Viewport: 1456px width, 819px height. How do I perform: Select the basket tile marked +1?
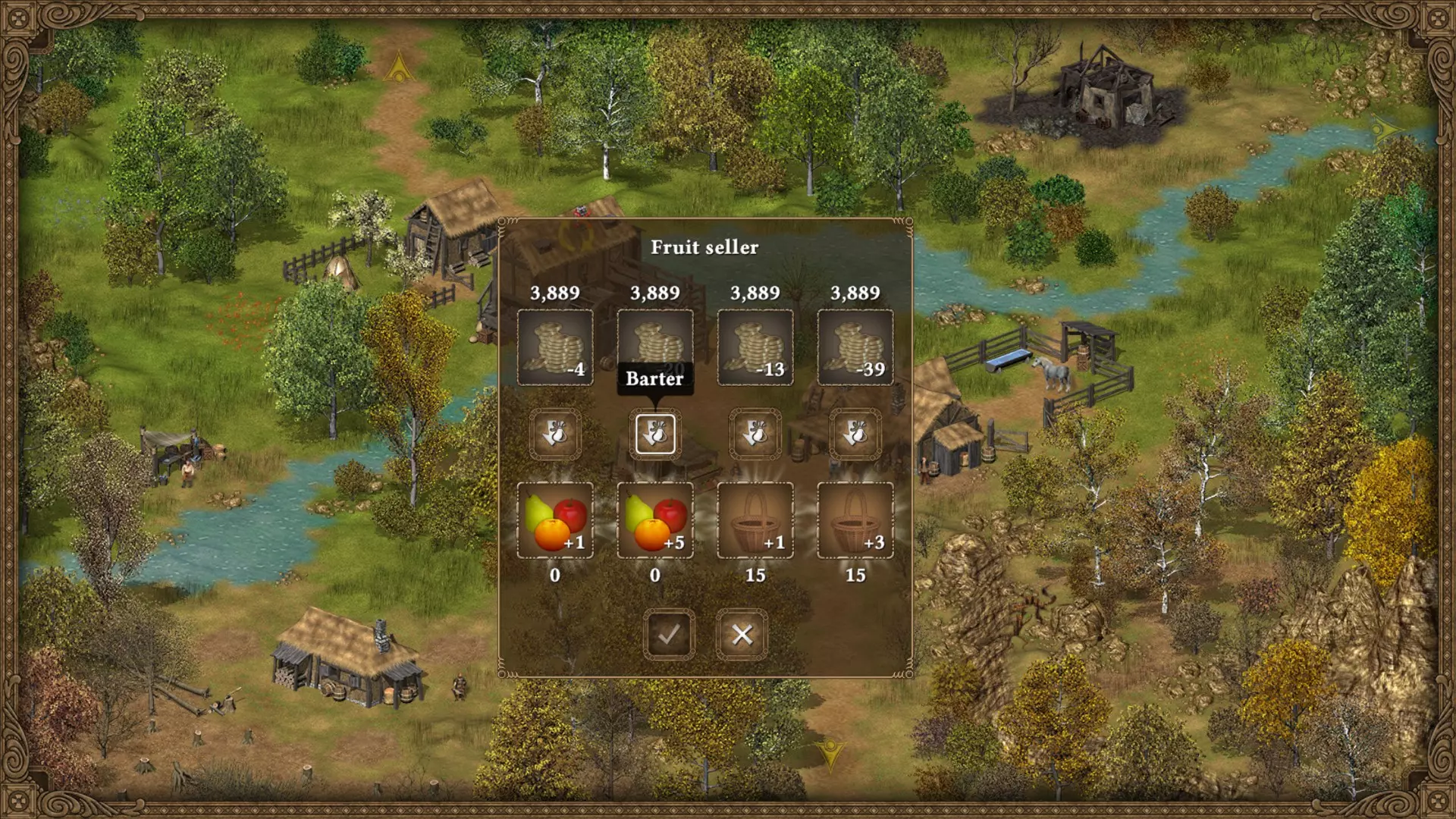click(755, 520)
